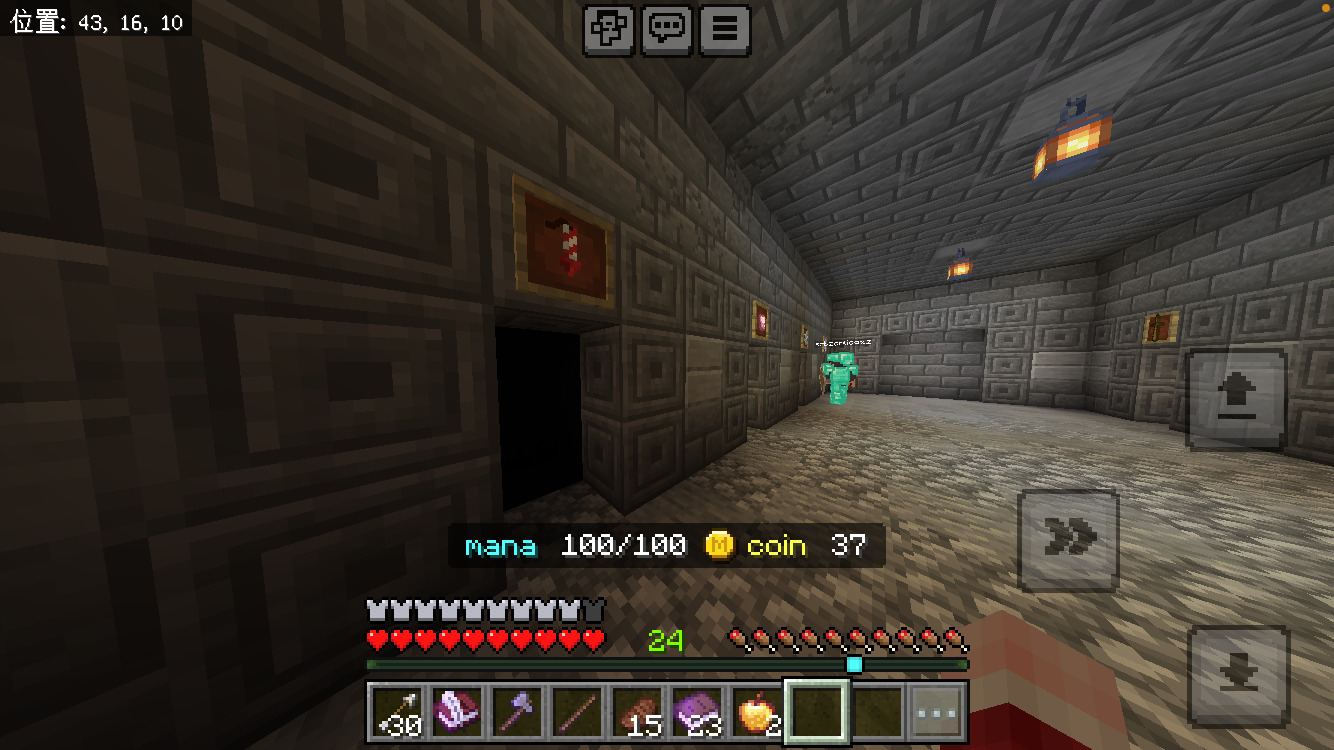This screenshot has width=1334, height=750.
Task: Open the pause menu with three bars
Action: pyautogui.click(x=725, y=30)
